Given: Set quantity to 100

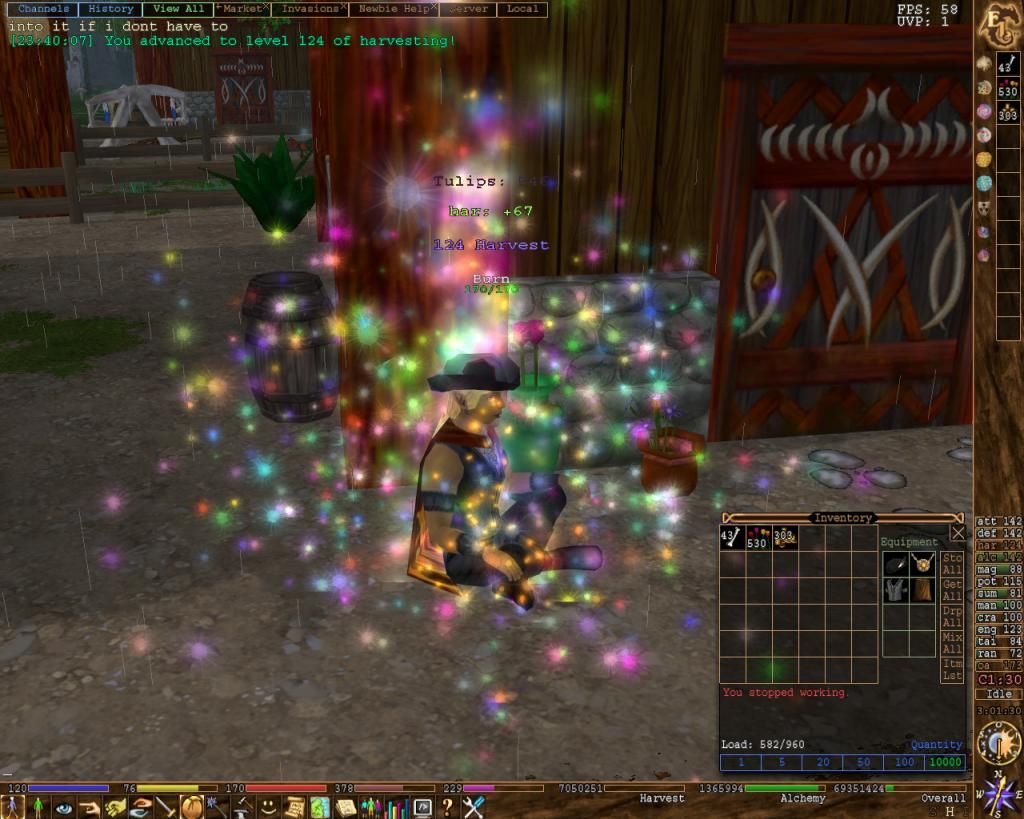Looking at the screenshot, I should pyautogui.click(x=905, y=762).
